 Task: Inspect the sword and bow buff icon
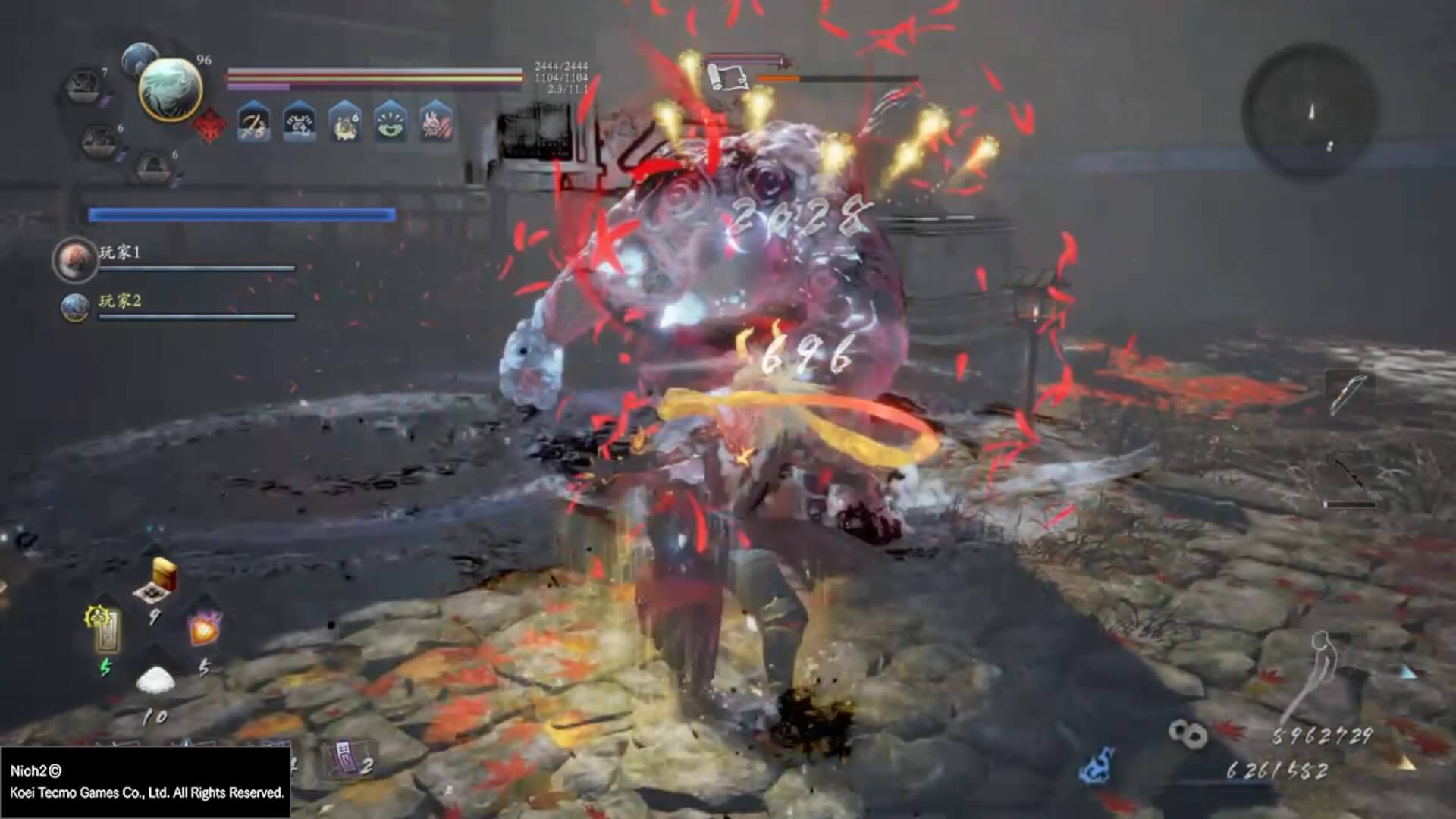click(x=254, y=122)
